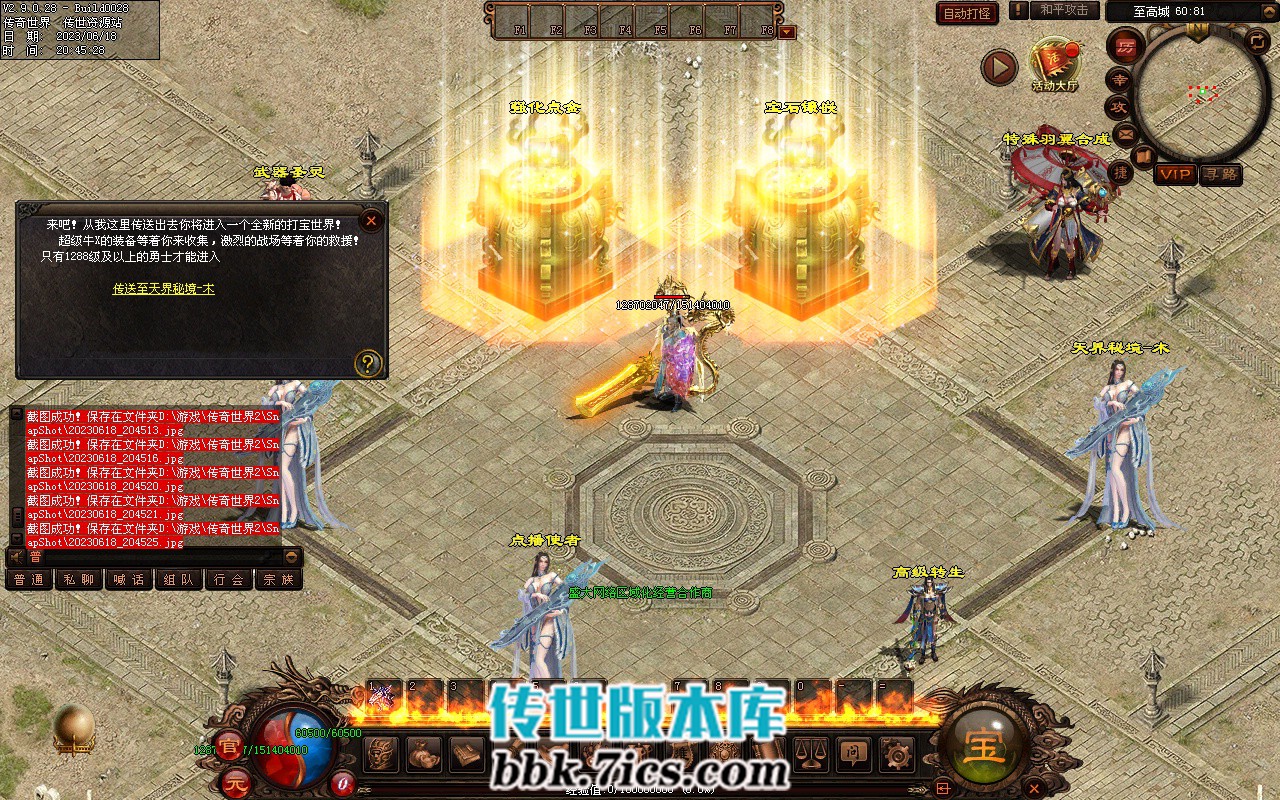Activate the 寻路 pathfinding button
Image resolution: width=1280 pixels, height=800 pixels.
tap(1220, 174)
